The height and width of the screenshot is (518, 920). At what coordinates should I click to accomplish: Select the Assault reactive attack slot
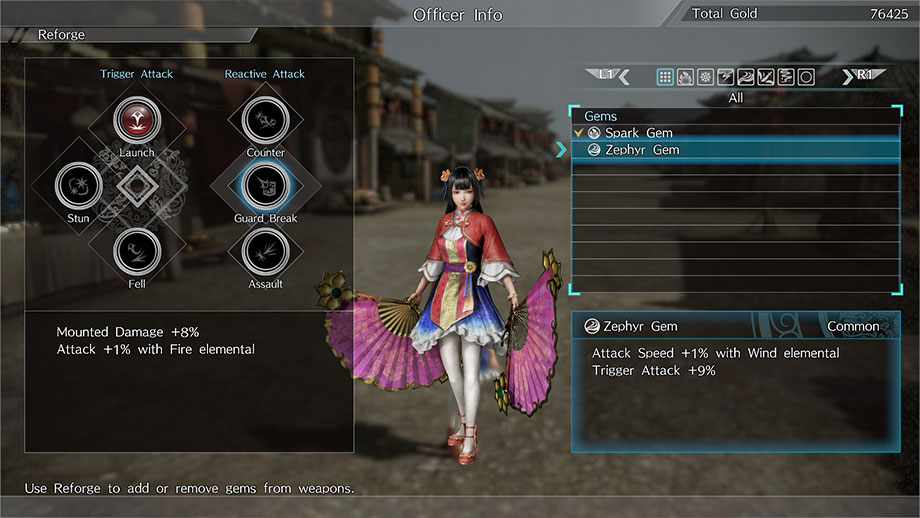pyautogui.click(x=266, y=251)
